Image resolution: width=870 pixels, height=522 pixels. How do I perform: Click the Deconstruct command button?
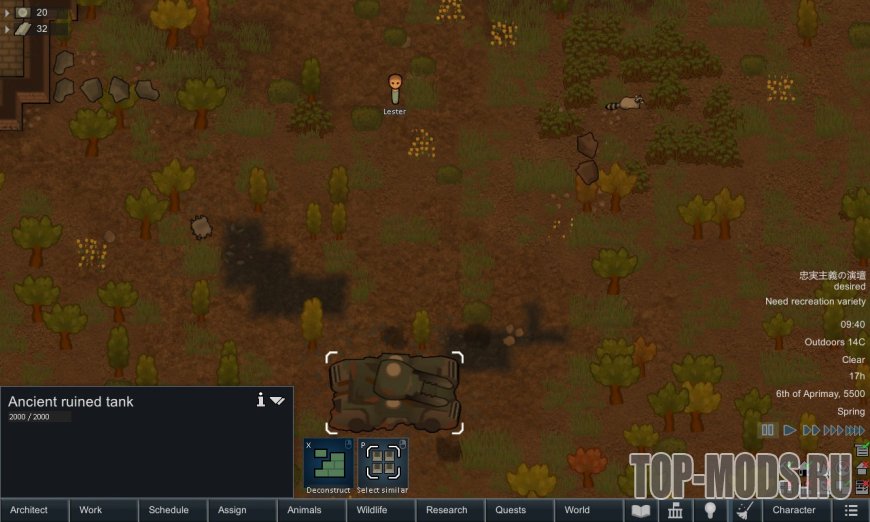(x=329, y=463)
